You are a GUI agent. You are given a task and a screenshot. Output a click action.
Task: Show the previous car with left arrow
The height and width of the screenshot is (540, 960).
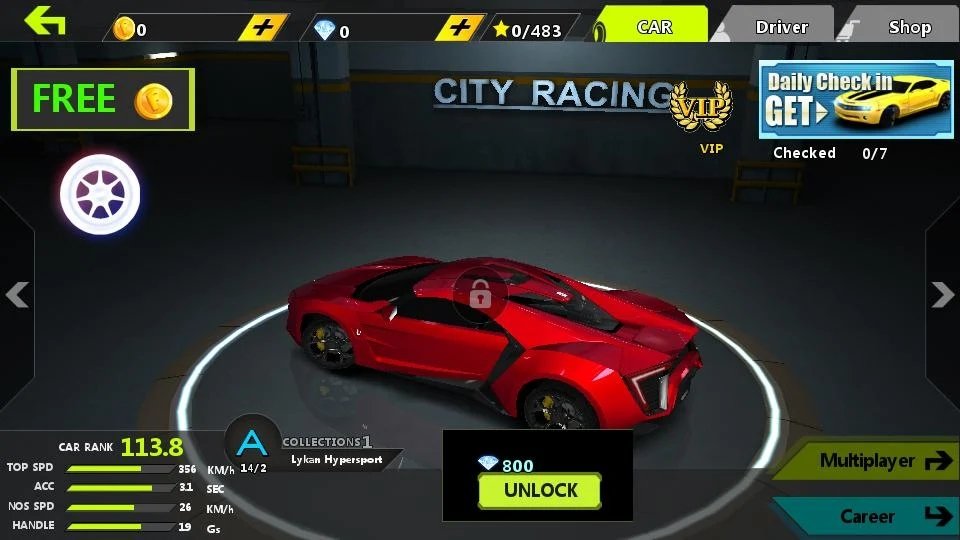click(x=17, y=294)
